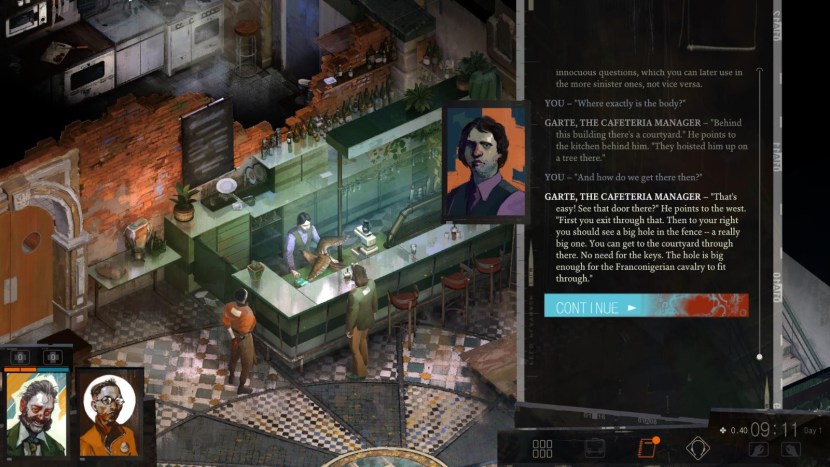Click the dialogue log scrollbar
The width and height of the screenshot is (830, 467).
(759, 212)
